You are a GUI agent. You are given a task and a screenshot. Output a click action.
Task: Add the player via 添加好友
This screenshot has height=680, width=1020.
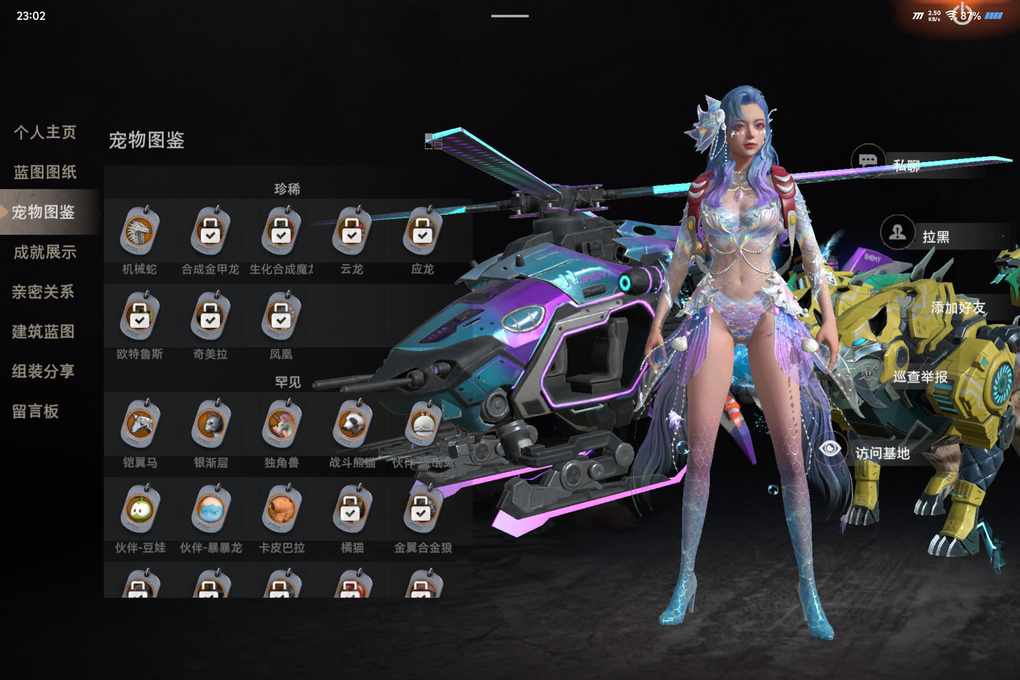[957, 308]
